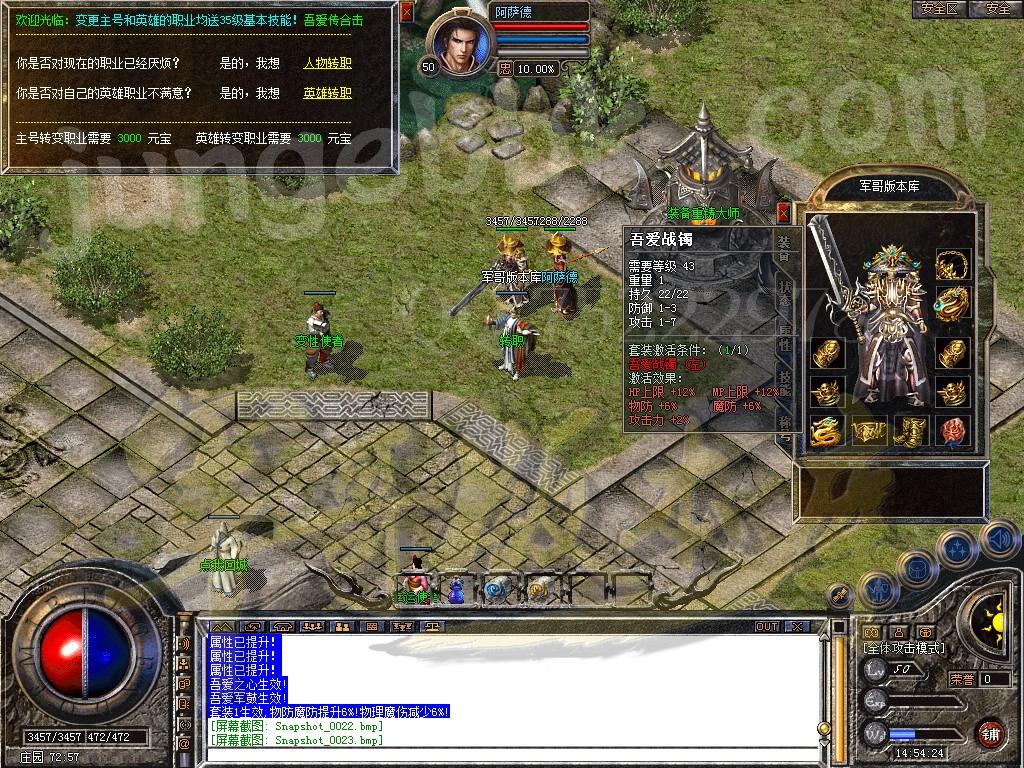
Task: Open the character panel round button
Action: [877, 588]
